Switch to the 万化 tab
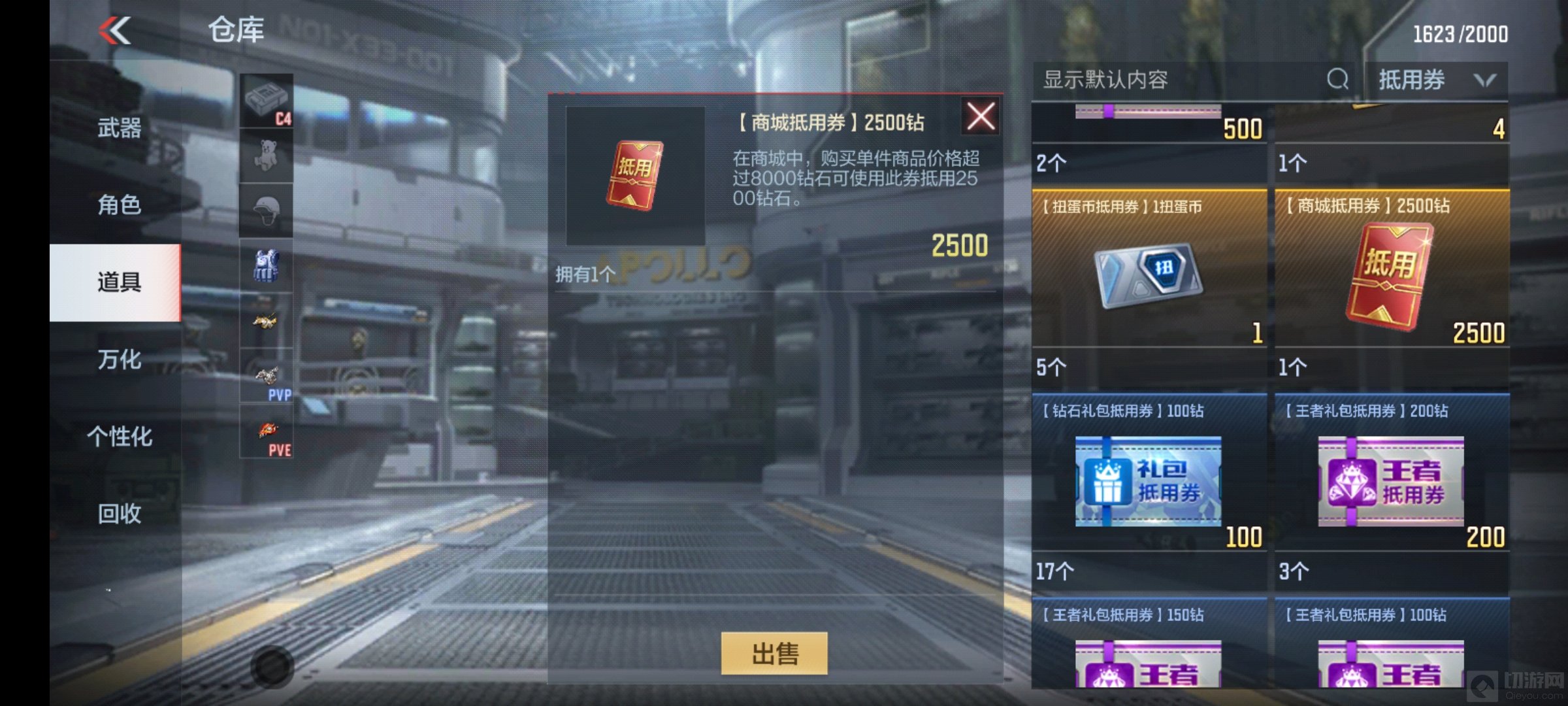Screen dimensions: 1568x706 click(x=120, y=360)
